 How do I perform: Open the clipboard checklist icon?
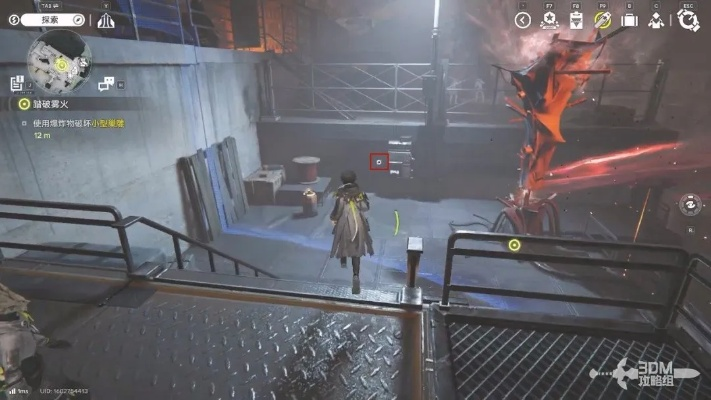576,20
